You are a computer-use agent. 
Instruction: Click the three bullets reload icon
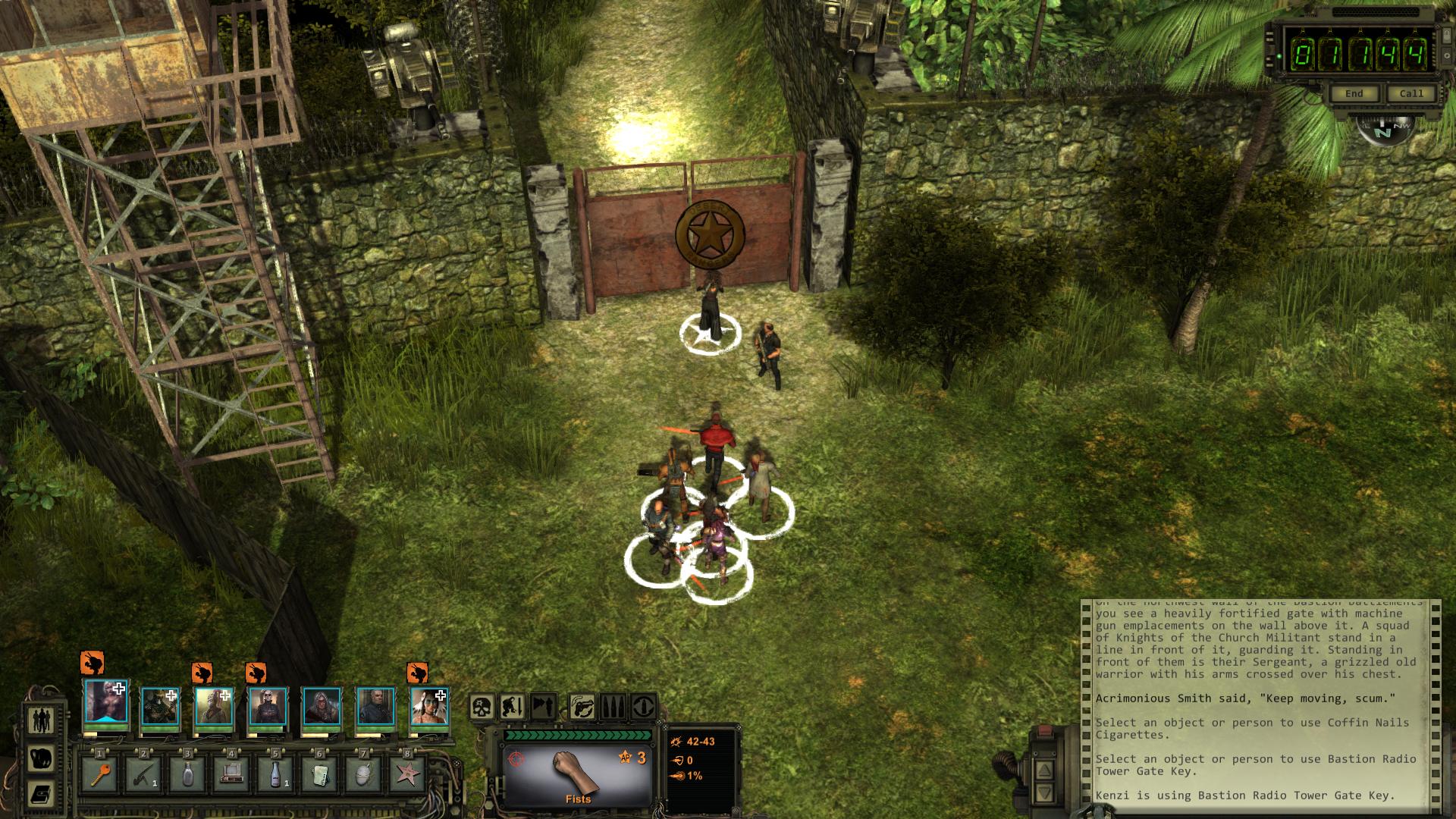click(x=613, y=708)
